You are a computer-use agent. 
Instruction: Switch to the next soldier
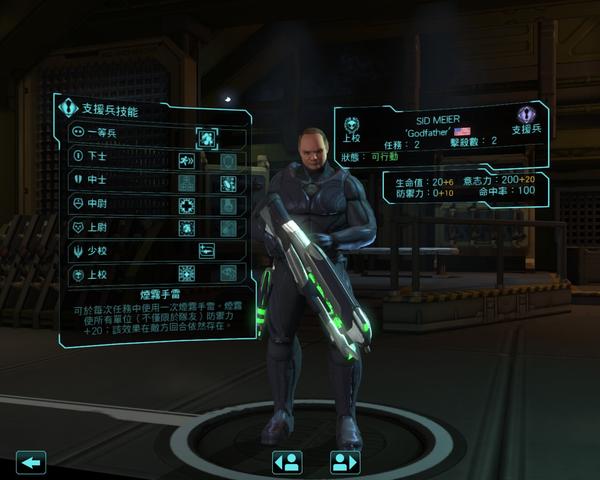tap(345, 461)
